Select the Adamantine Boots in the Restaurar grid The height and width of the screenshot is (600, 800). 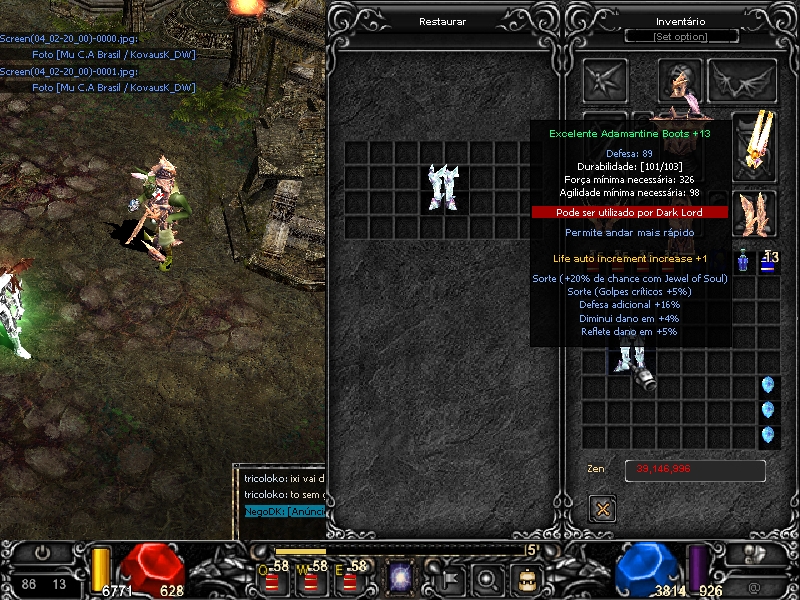[442, 188]
